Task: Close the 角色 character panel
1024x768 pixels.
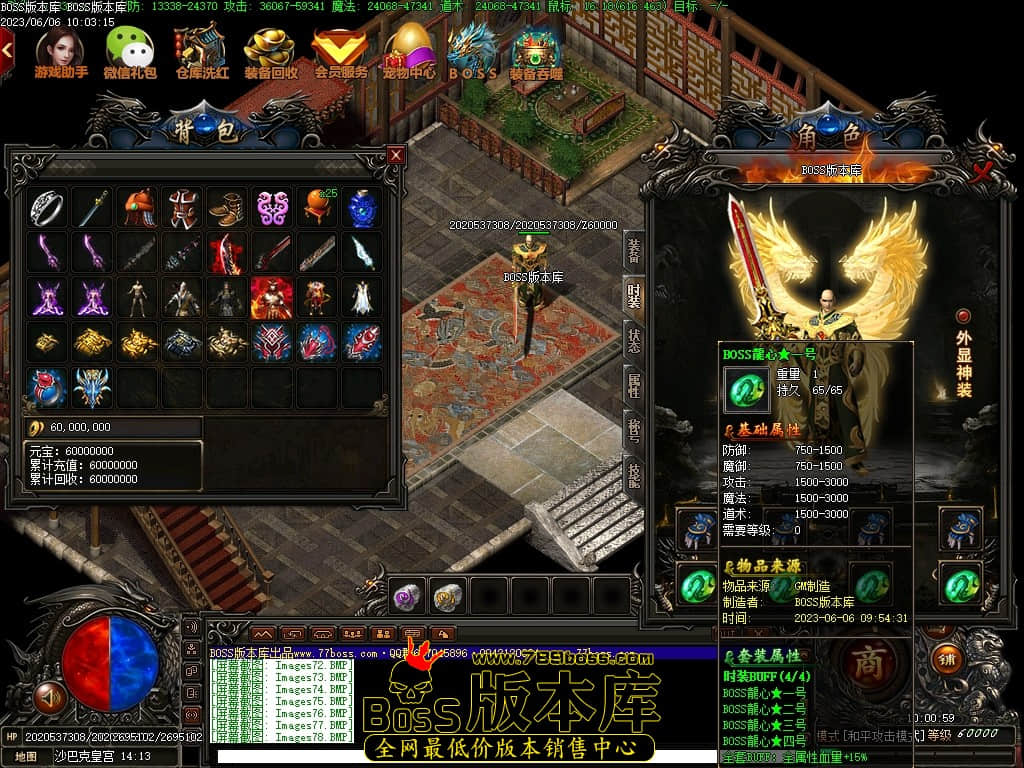Action: (x=983, y=171)
